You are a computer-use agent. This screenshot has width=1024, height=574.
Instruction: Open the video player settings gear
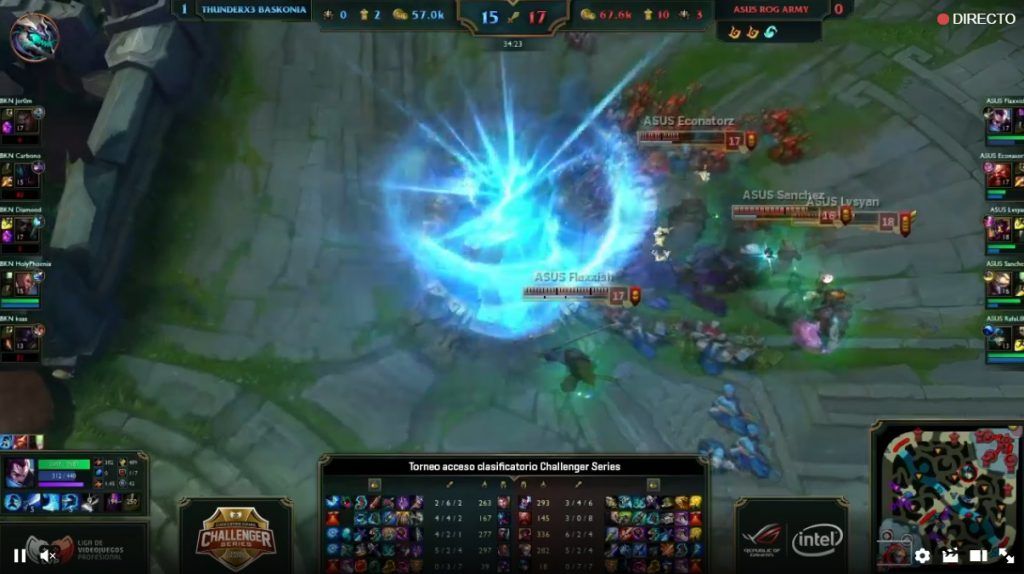click(x=922, y=556)
